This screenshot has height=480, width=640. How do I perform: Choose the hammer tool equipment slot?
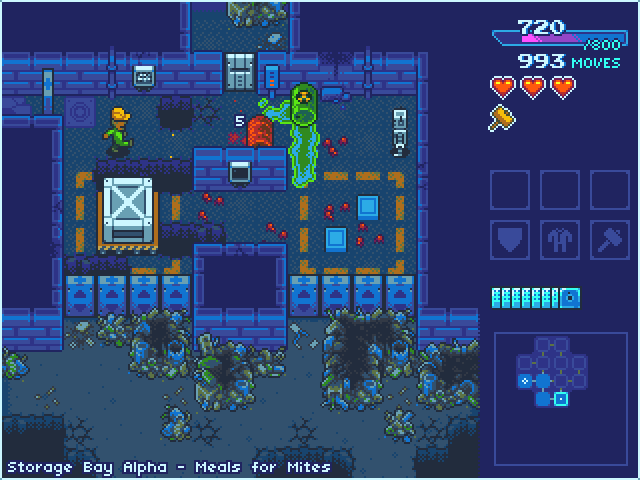click(609, 239)
